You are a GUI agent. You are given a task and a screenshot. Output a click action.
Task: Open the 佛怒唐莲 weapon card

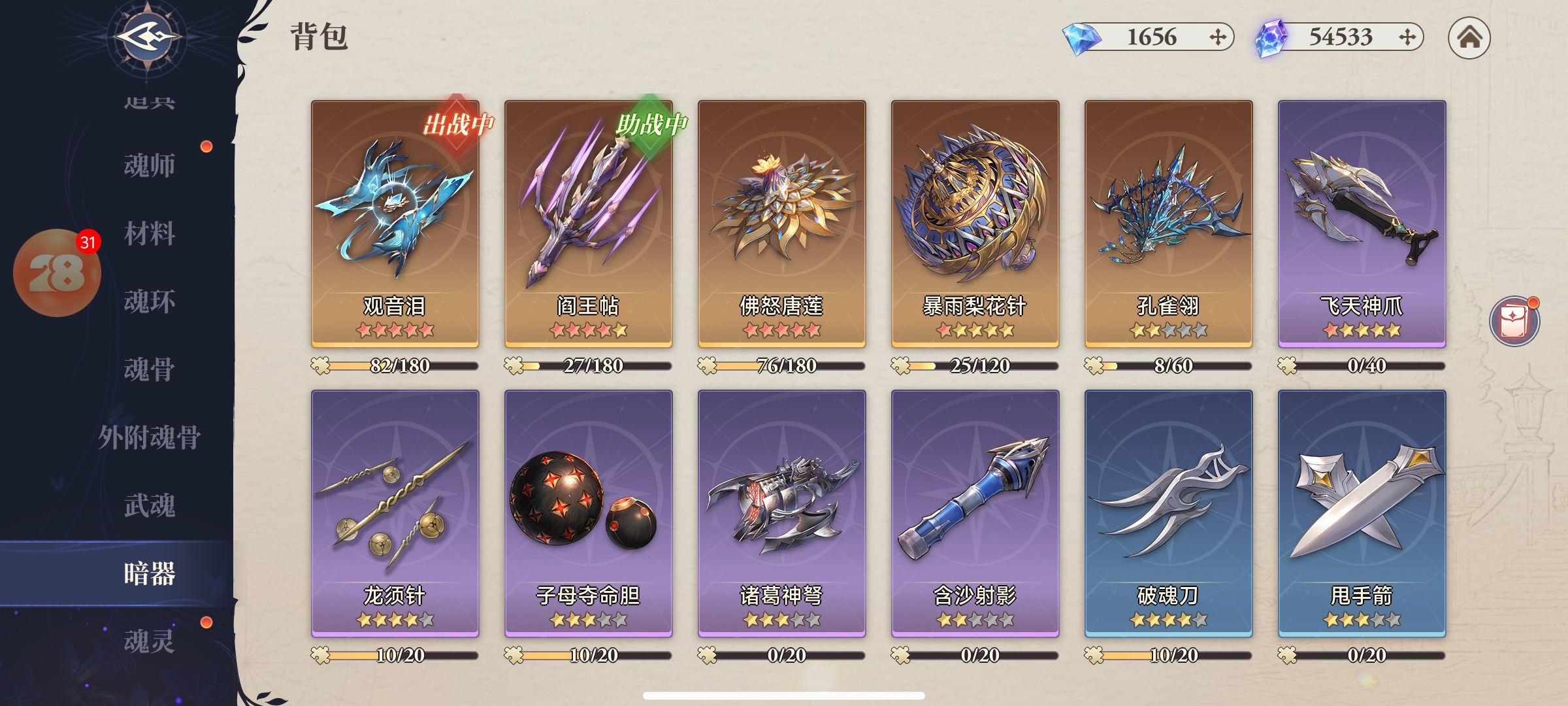click(x=781, y=222)
